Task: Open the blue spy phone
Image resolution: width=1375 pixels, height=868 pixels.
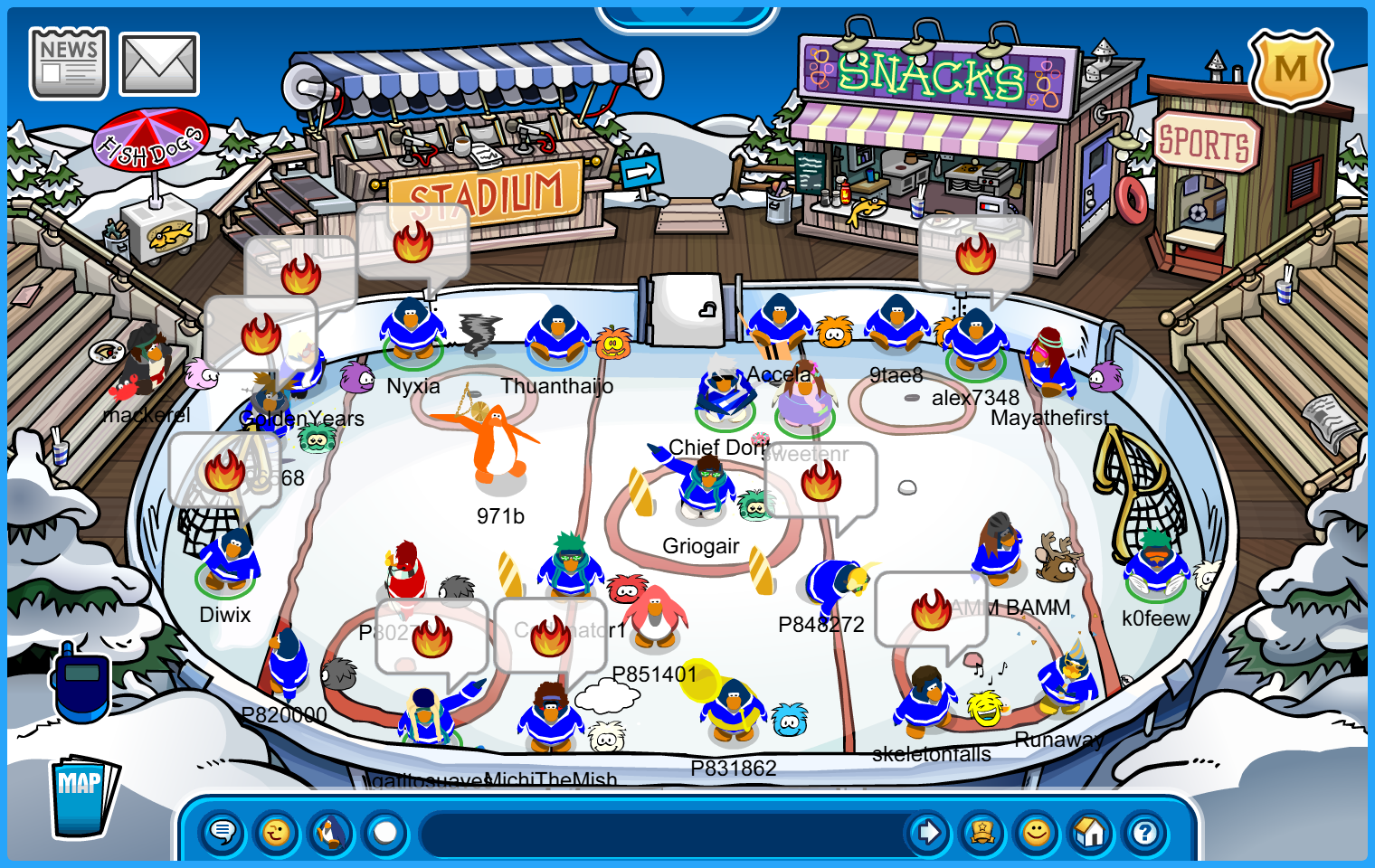Action: click(81, 683)
